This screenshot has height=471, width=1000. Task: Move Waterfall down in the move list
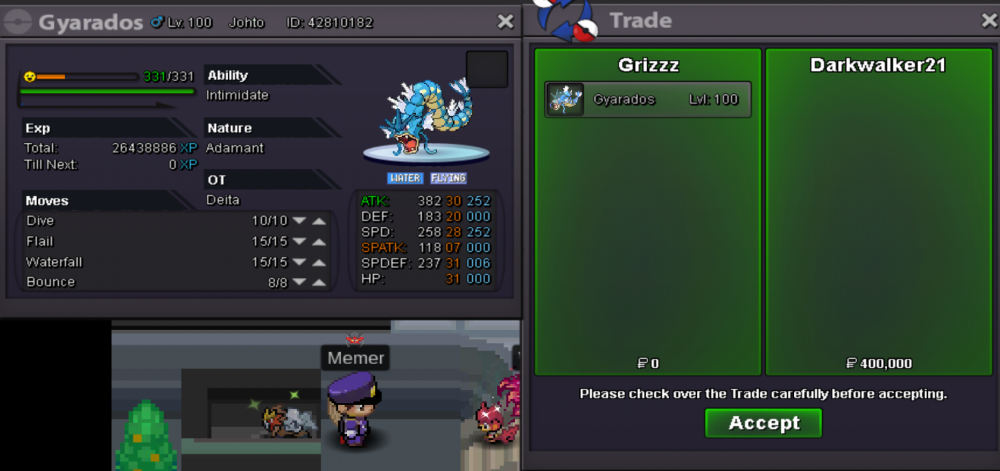pos(300,262)
